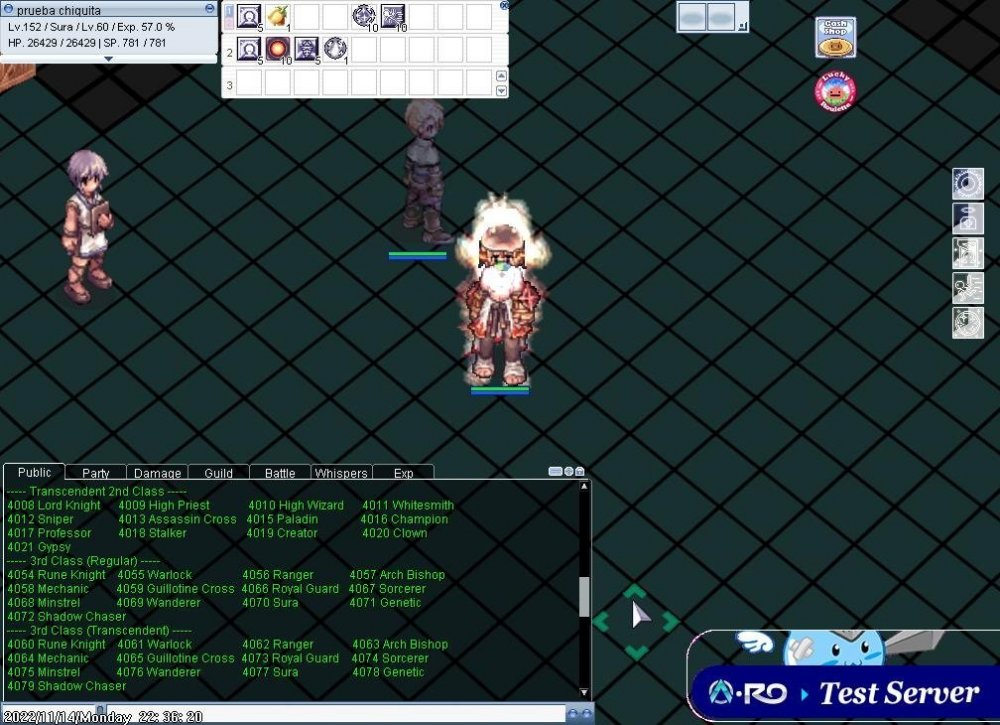
Task: Open the Guild chat tab
Action: (218, 473)
